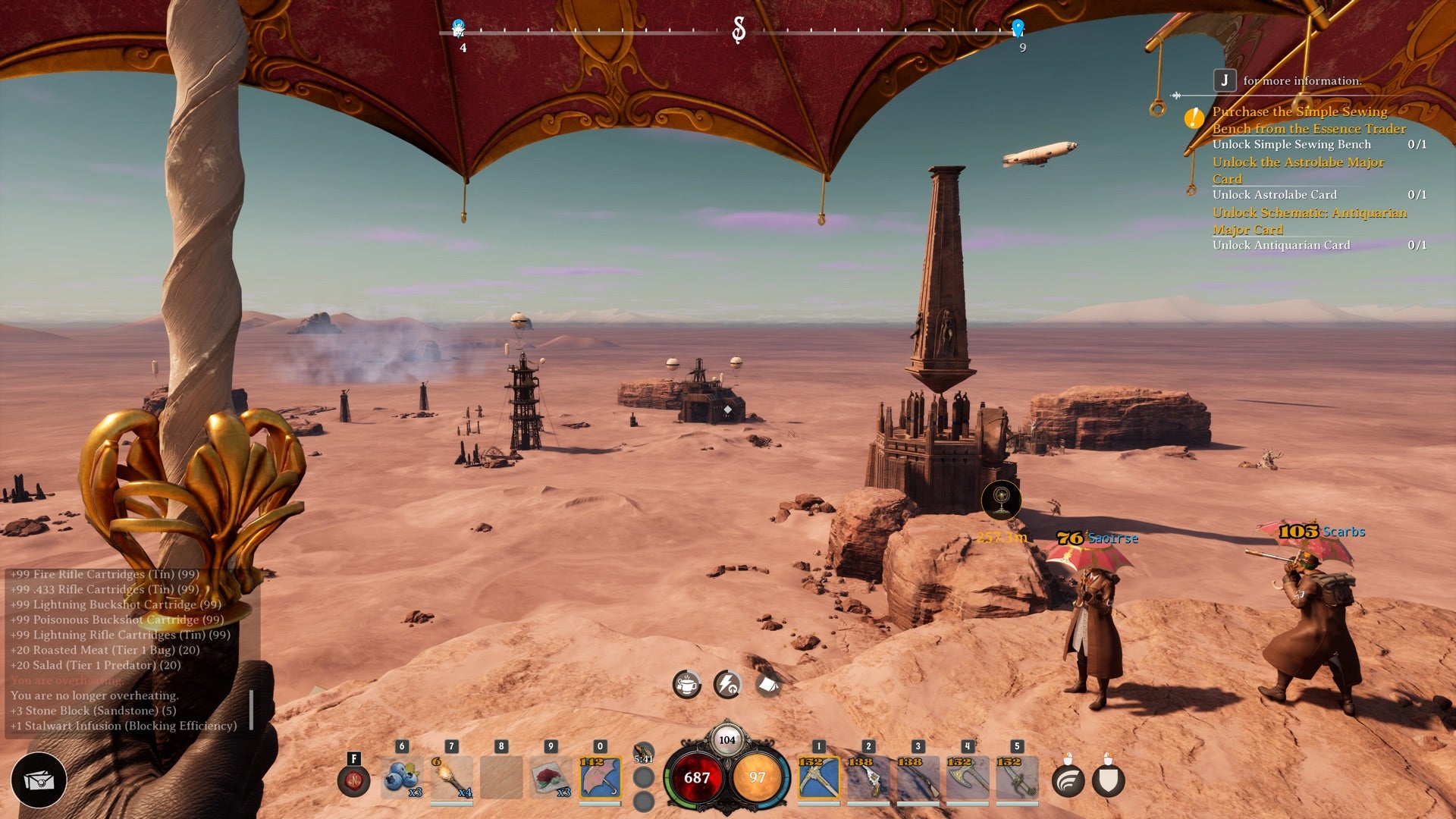Select the axe hotbar slot
Viewport: 1456px width, 819px height.
click(967, 777)
